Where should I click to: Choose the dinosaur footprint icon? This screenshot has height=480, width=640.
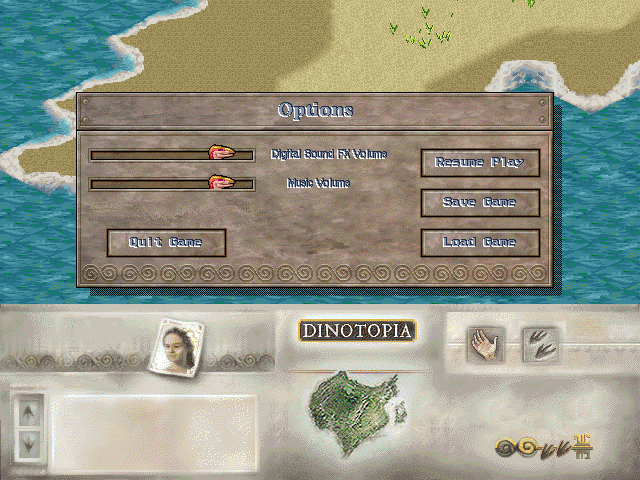pos(541,344)
